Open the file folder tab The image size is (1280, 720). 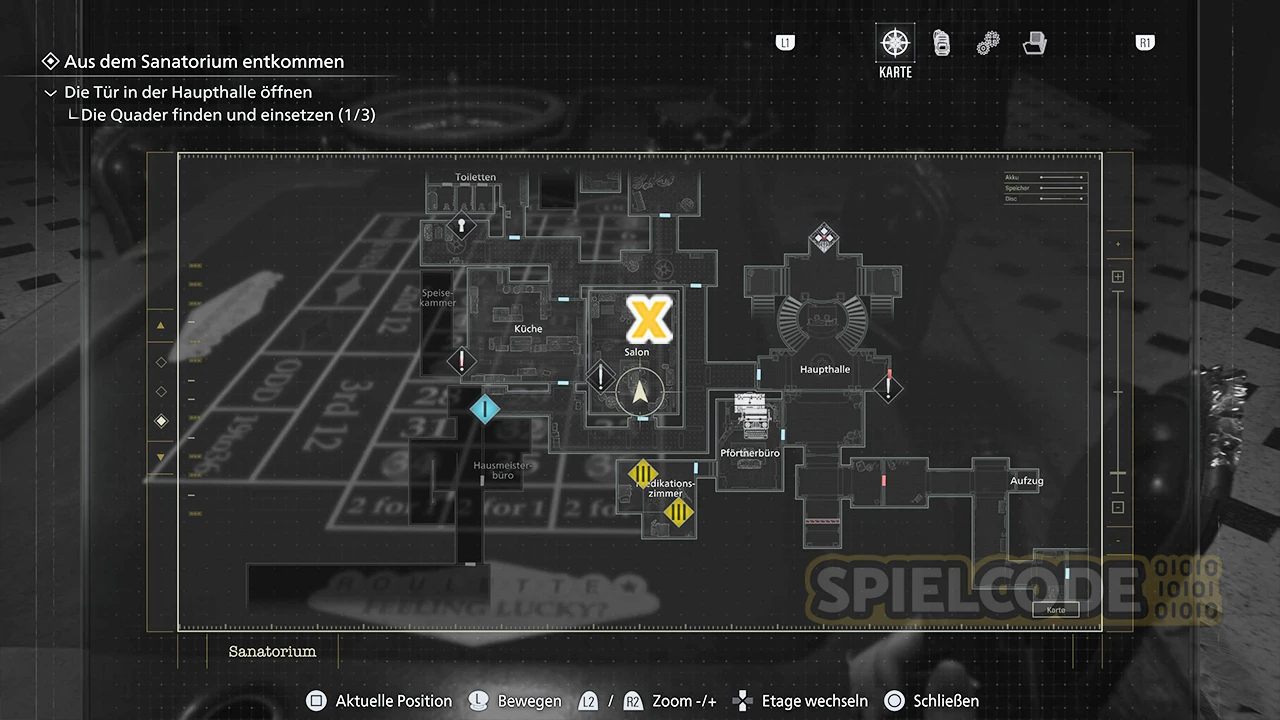click(1034, 43)
